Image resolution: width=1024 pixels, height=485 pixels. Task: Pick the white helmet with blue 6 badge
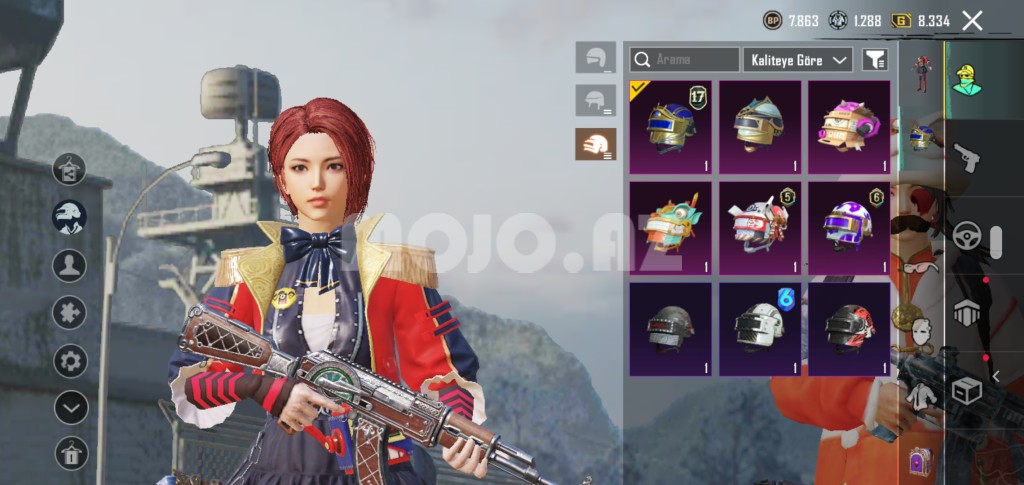[x=759, y=328]
